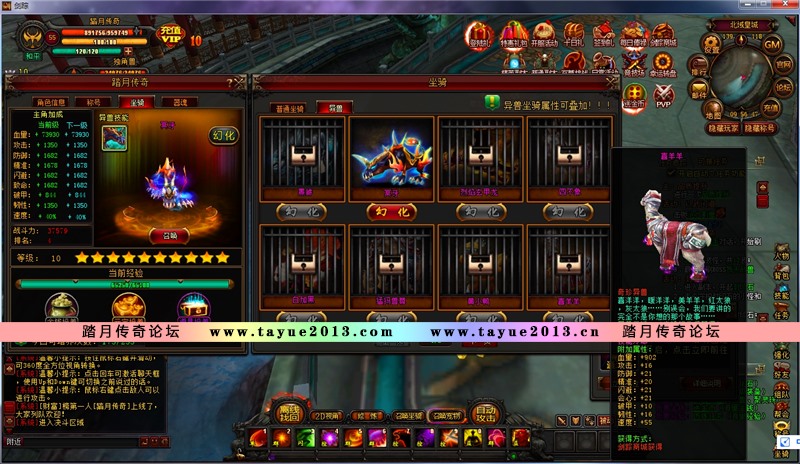Open the 器魂 tab
Viewport: 800px width, 464px height.
(x=179, y=102)
